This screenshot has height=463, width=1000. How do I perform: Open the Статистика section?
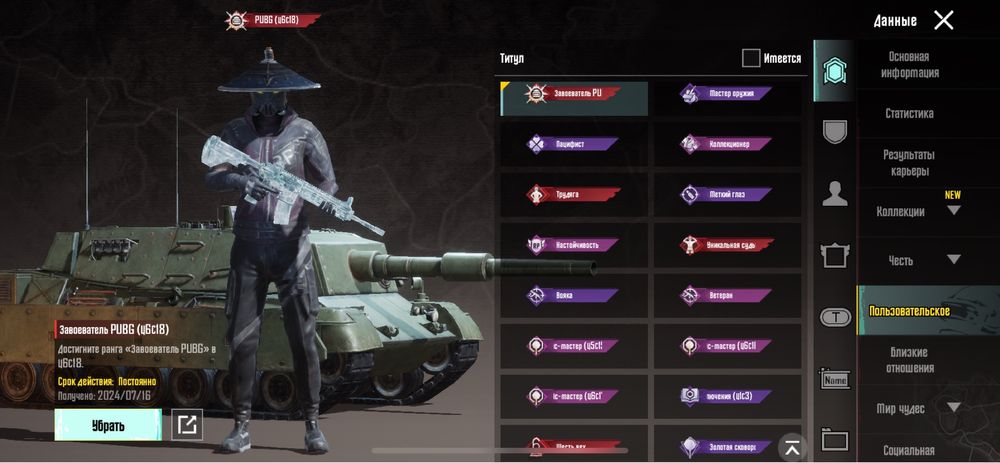[909, 114]
